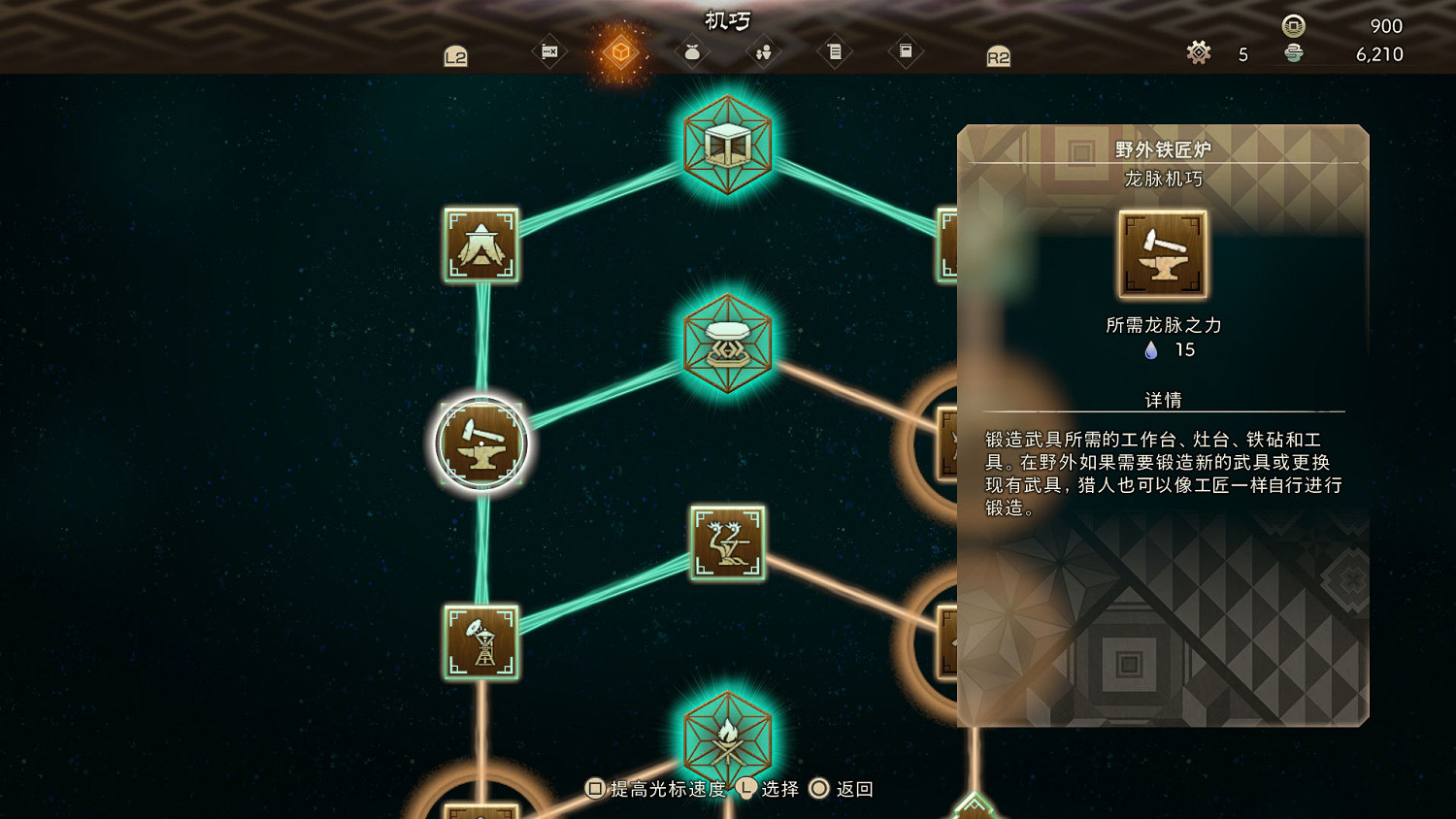Screen dimensions: 1456x819
Task: Click the coin icon next to 900
Action: coord(1295,26)
